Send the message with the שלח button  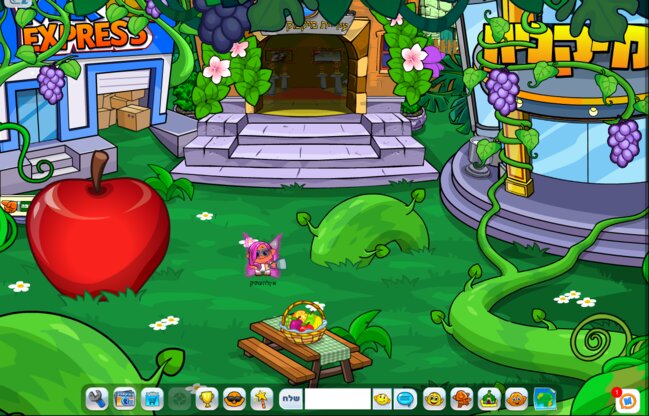(x=290, y=399)
